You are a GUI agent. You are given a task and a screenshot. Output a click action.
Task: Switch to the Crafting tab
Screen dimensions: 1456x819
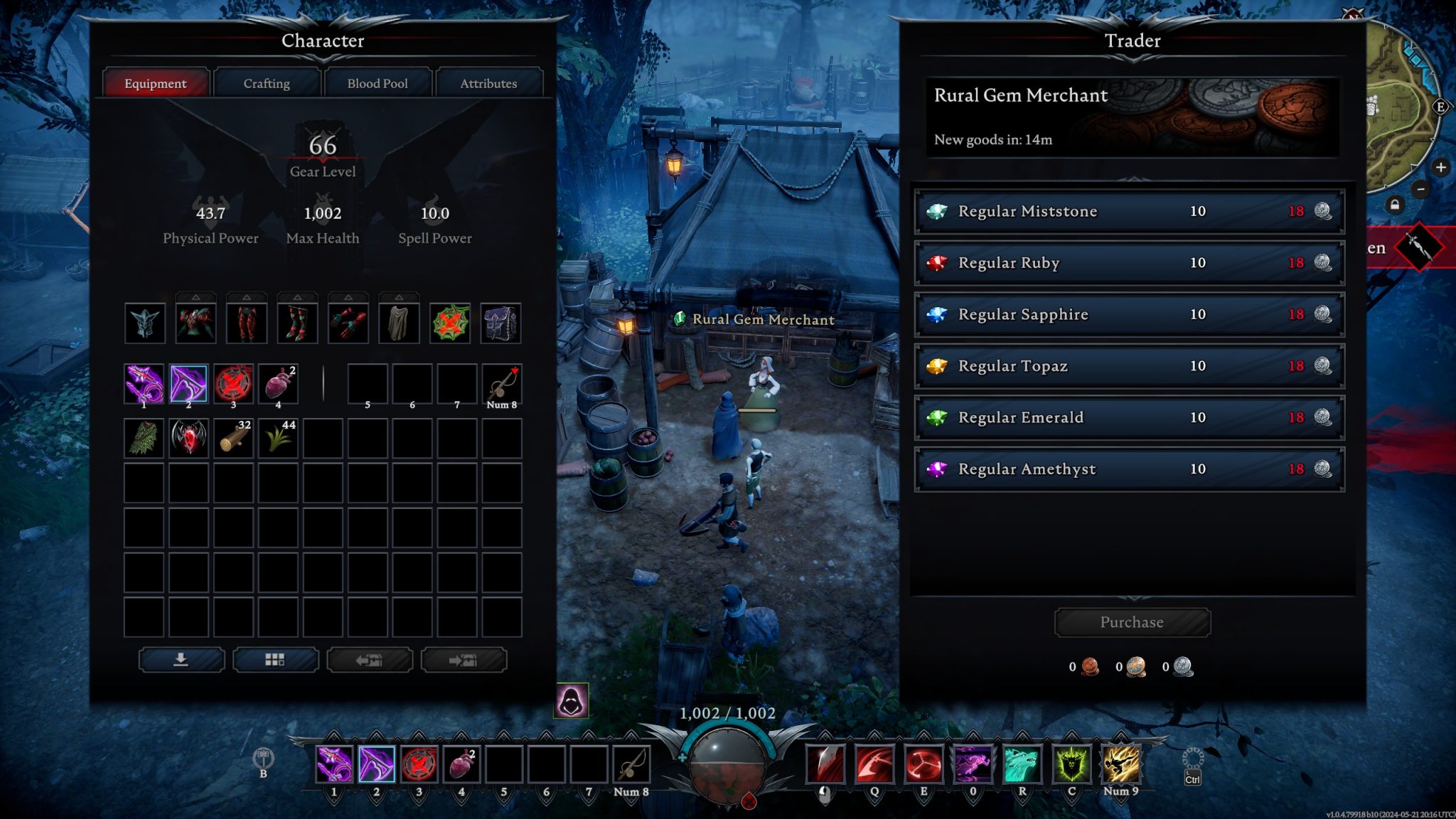point(266,83)
